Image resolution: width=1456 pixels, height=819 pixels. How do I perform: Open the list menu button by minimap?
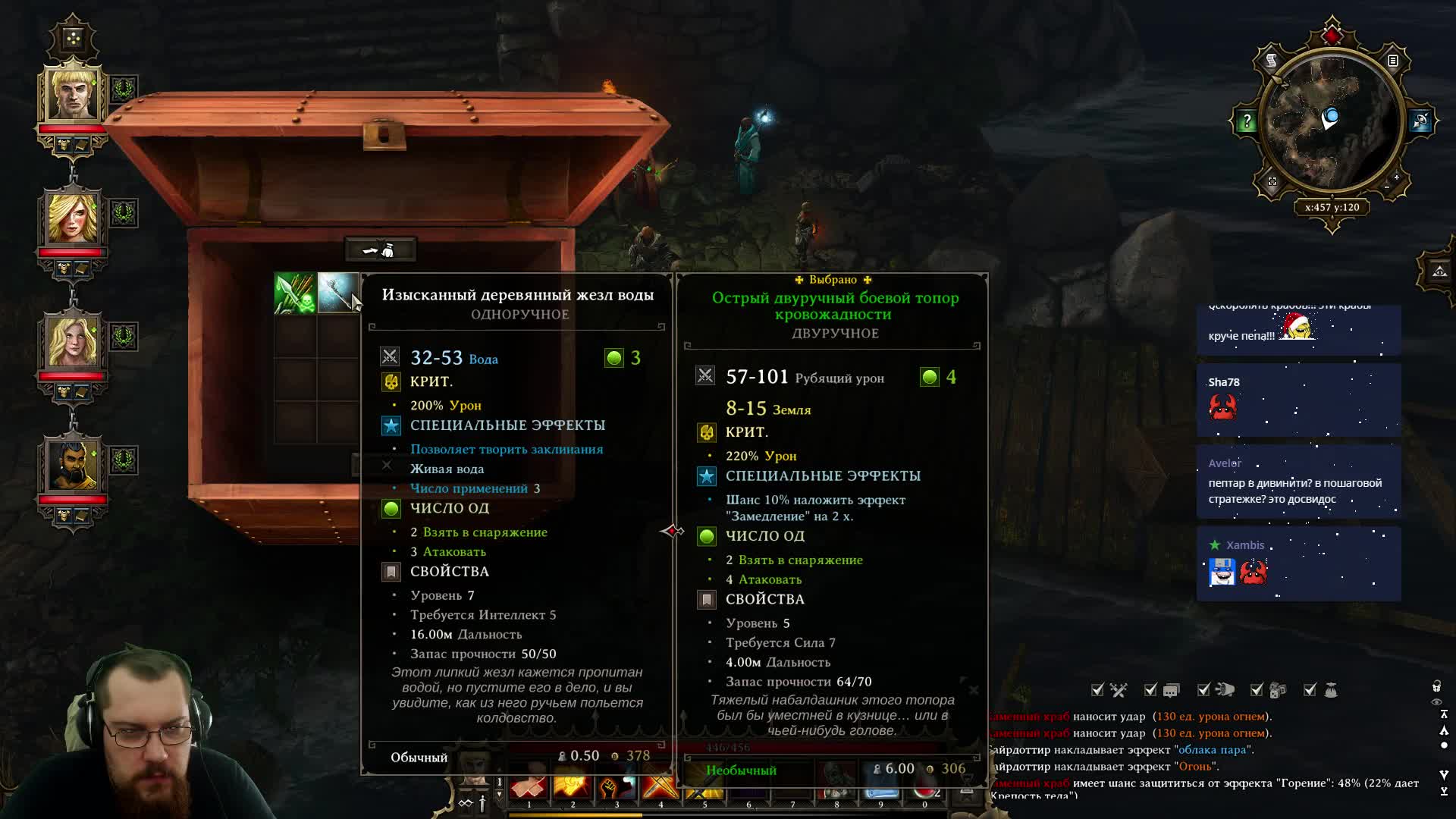click(1393, 61)
